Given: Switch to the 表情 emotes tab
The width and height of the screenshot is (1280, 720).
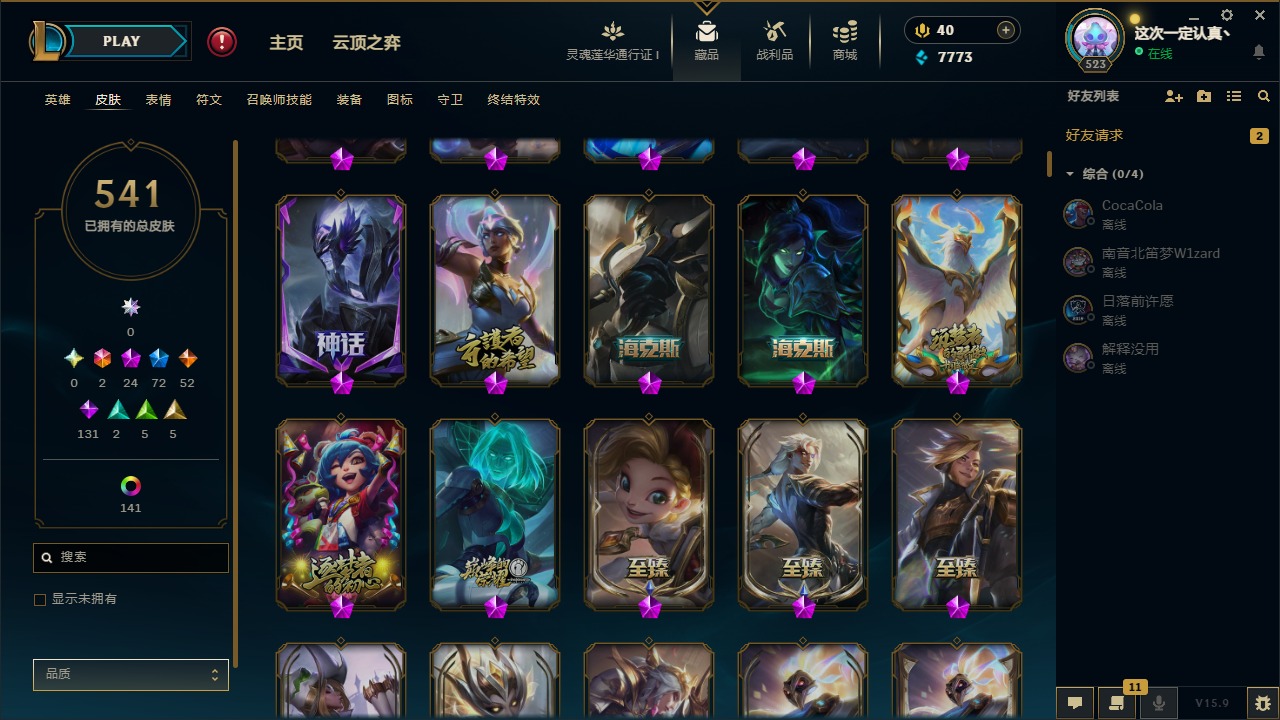Looking at the screenshot, I should click(x=158, y=100).
